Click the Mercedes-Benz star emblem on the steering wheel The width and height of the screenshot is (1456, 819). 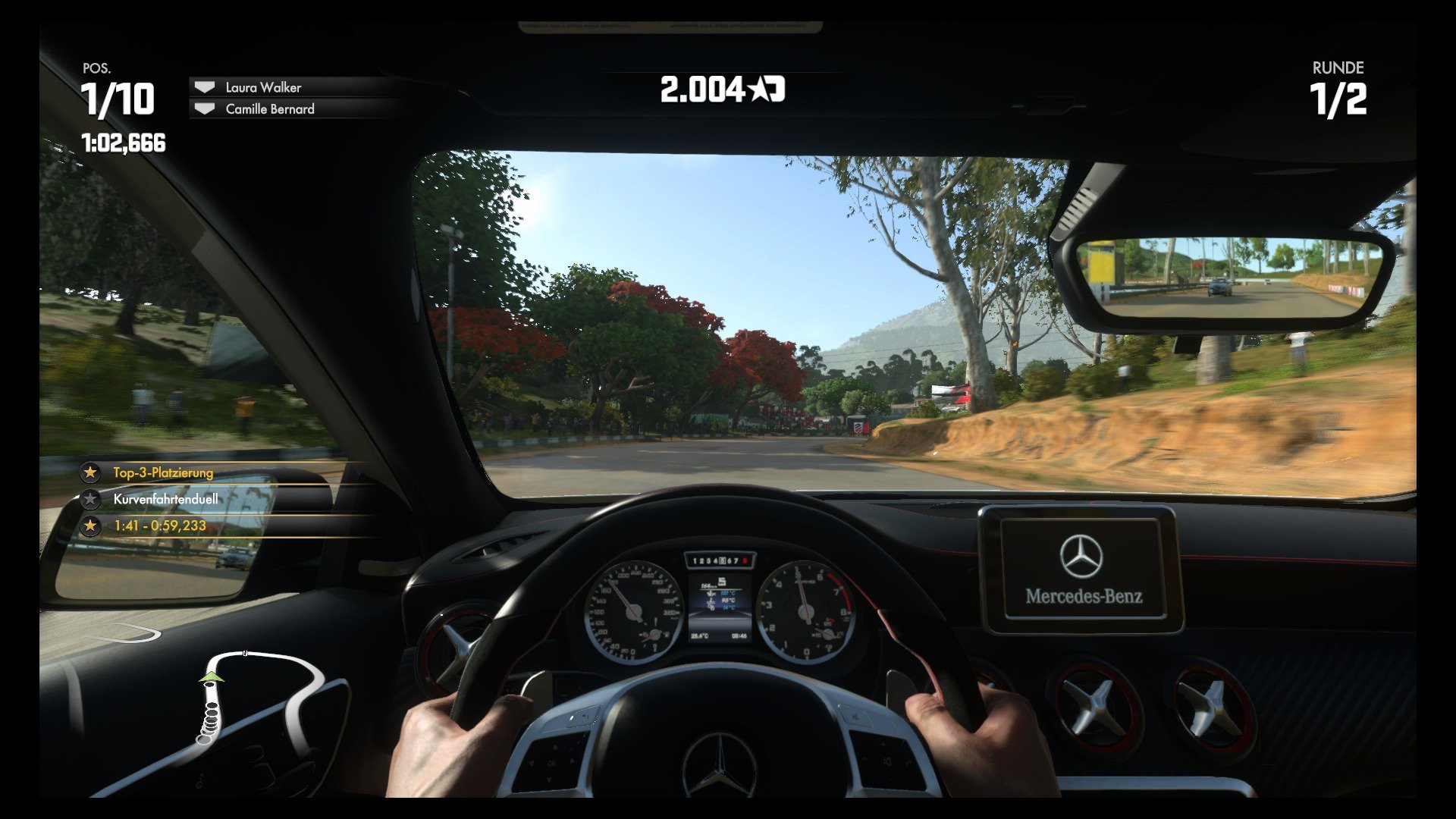[719, 764]
